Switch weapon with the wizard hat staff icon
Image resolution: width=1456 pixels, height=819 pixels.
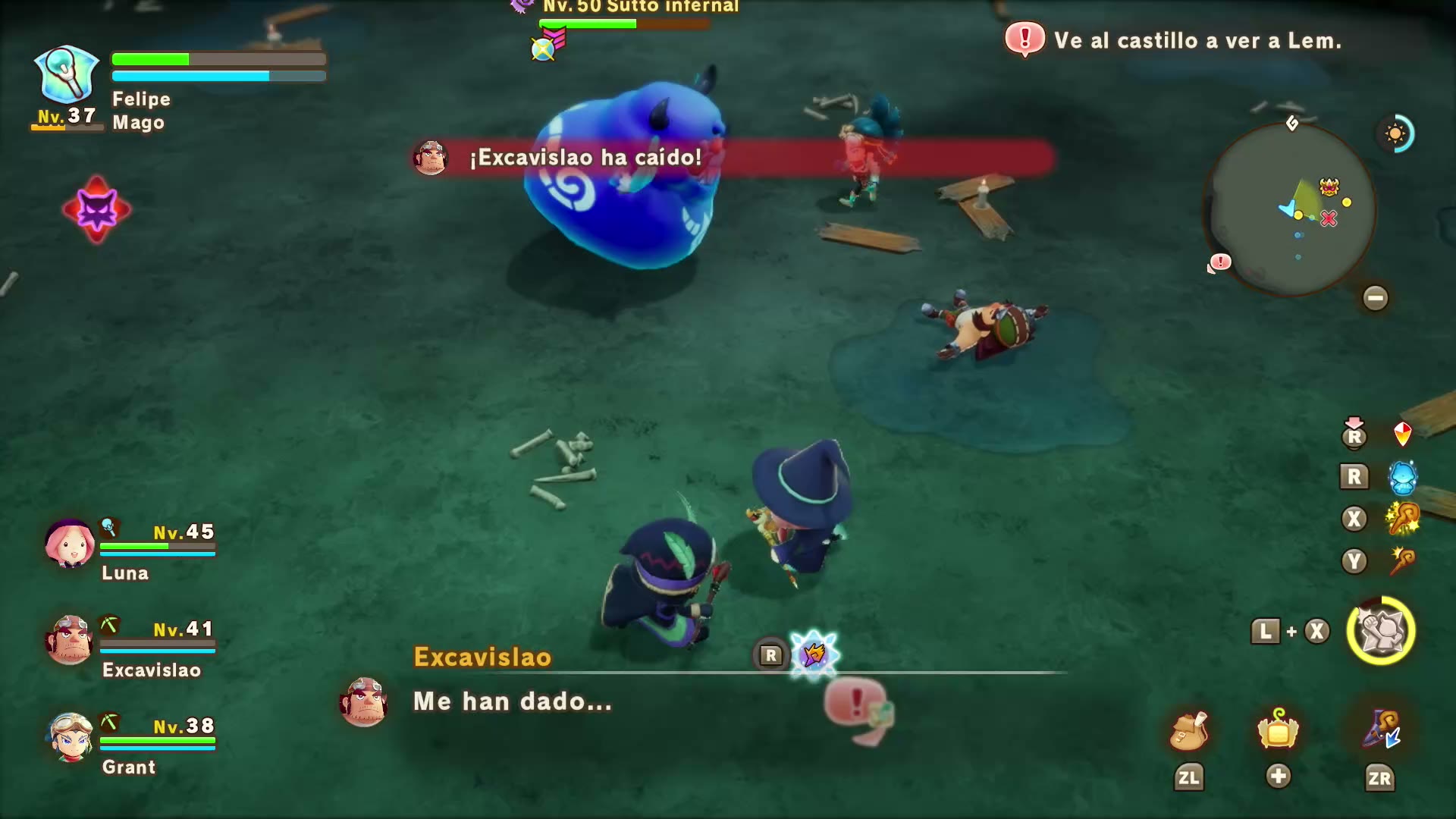click(x=1380, y=730)
